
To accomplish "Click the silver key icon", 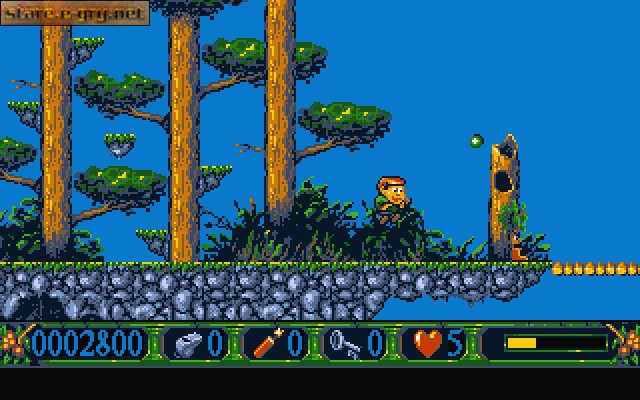I will (x=344, y=344).
